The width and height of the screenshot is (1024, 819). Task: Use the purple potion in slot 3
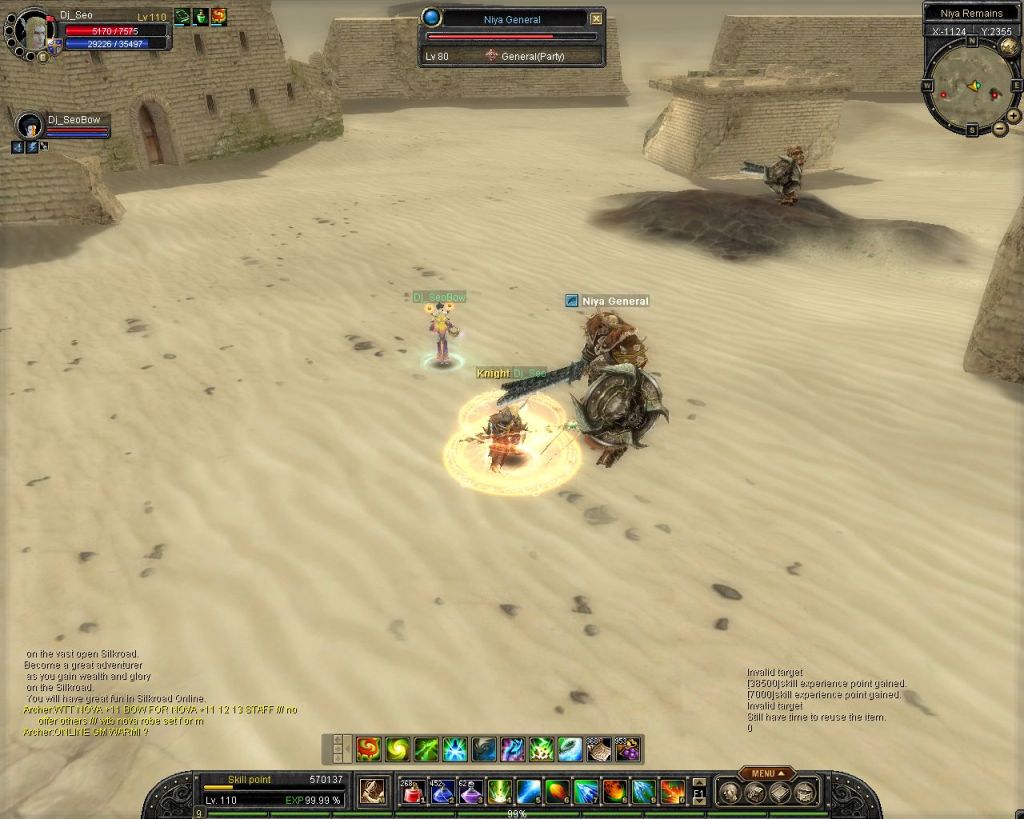coord(471,792)
